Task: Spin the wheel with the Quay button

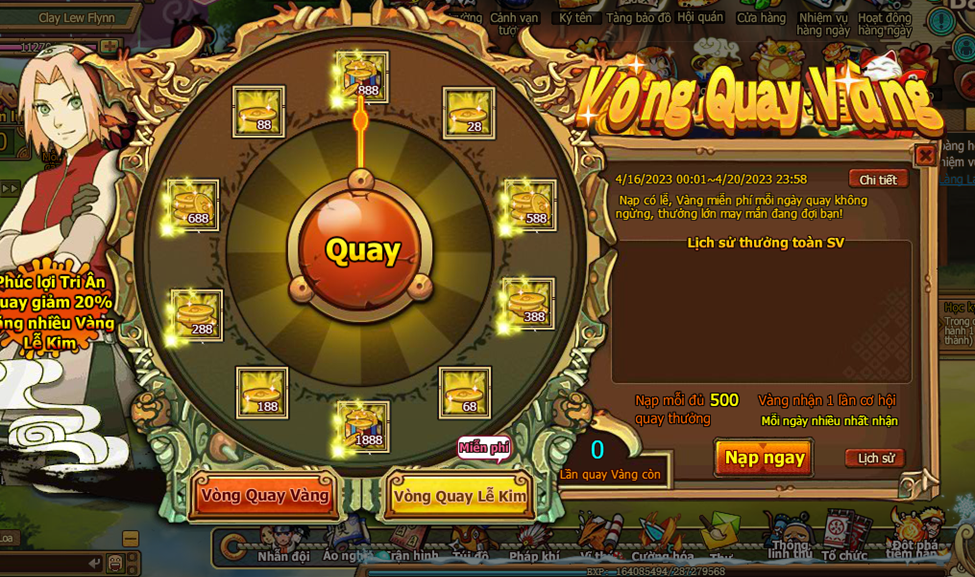Action: pos(362,249)
